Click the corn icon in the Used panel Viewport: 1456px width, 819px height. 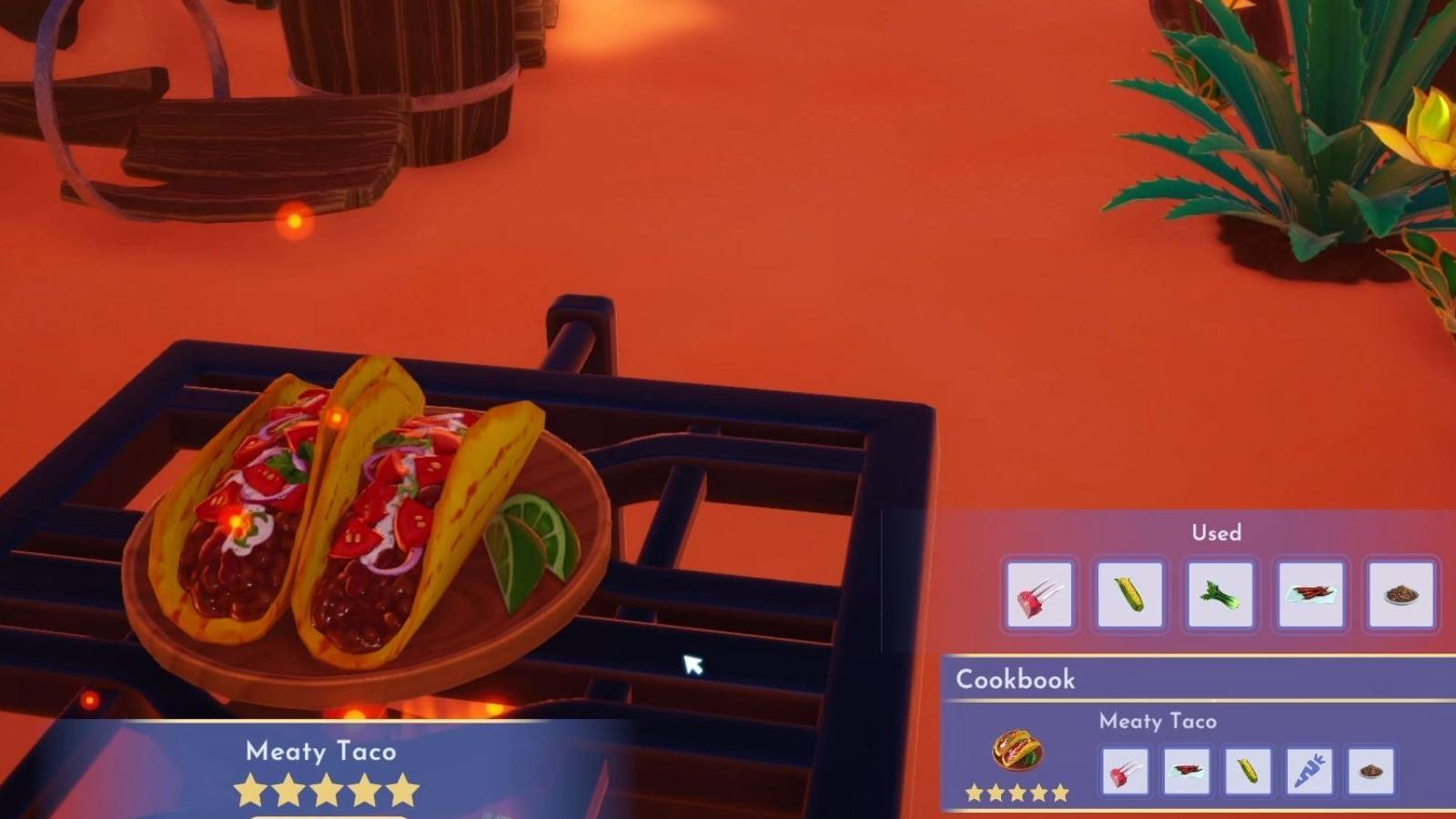tap(1131, 596)
